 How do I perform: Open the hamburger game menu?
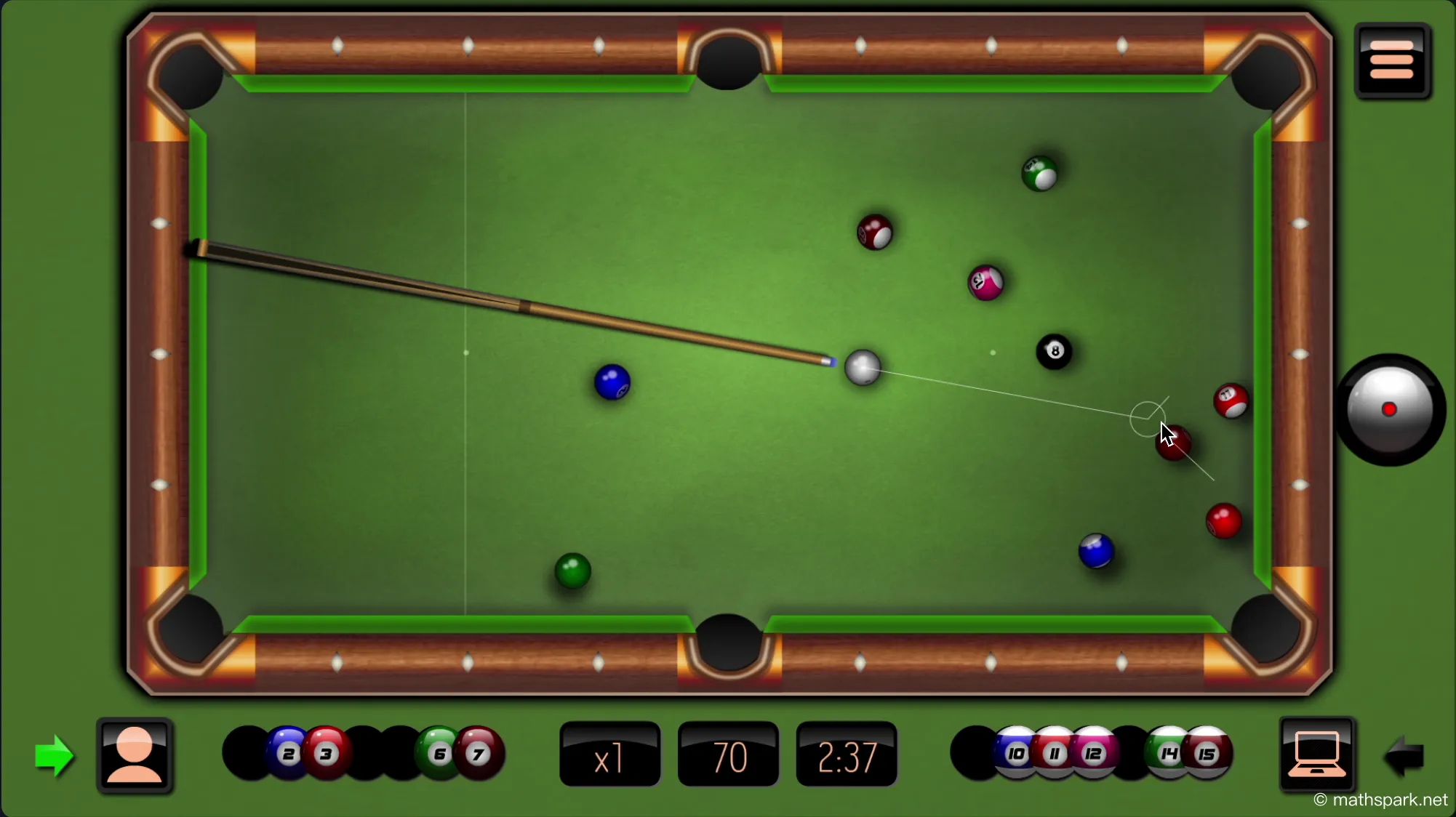[x=1392, y=60]
